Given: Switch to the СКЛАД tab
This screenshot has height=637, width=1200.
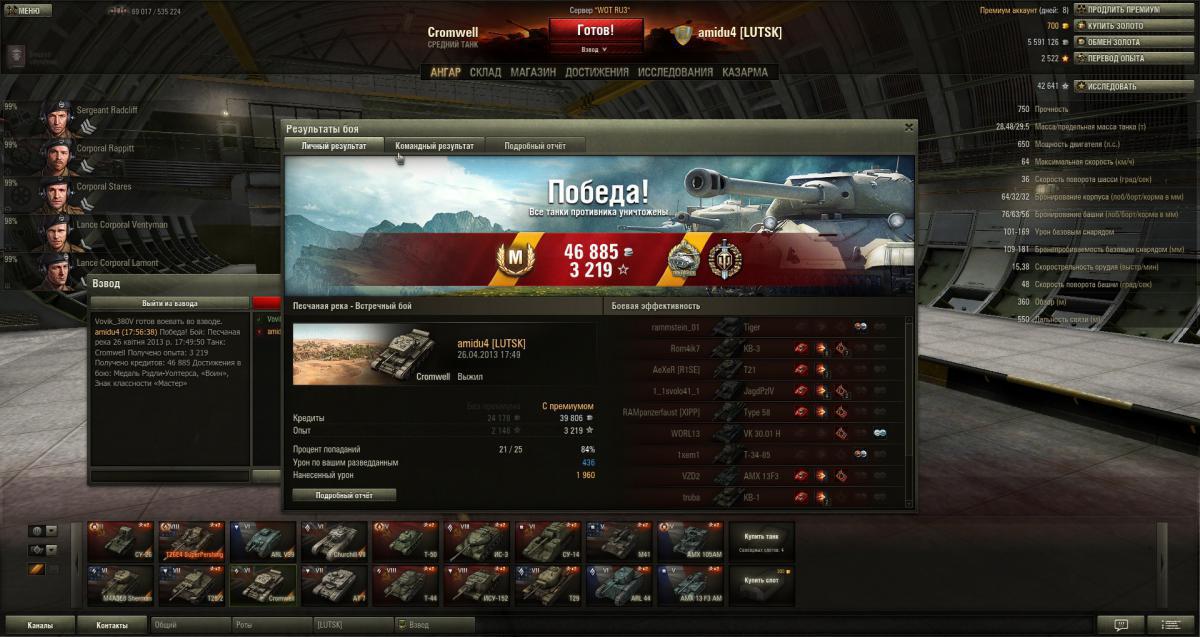Looking at the screenshot, I should [x=485, y=72].
